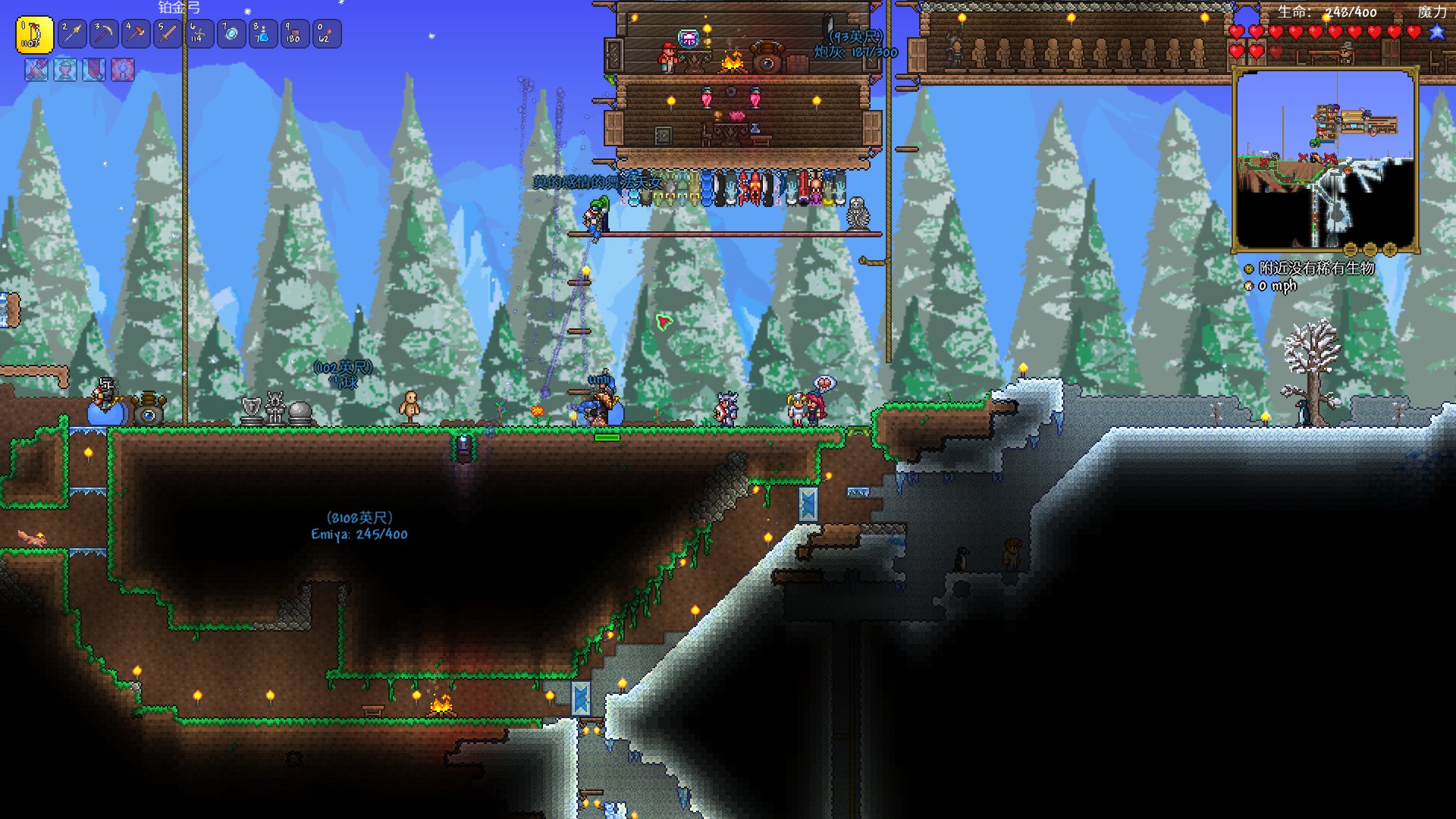Click the campfire buff icon
Viewport: 1456px width, 819px height.
(x=36, y=70)
